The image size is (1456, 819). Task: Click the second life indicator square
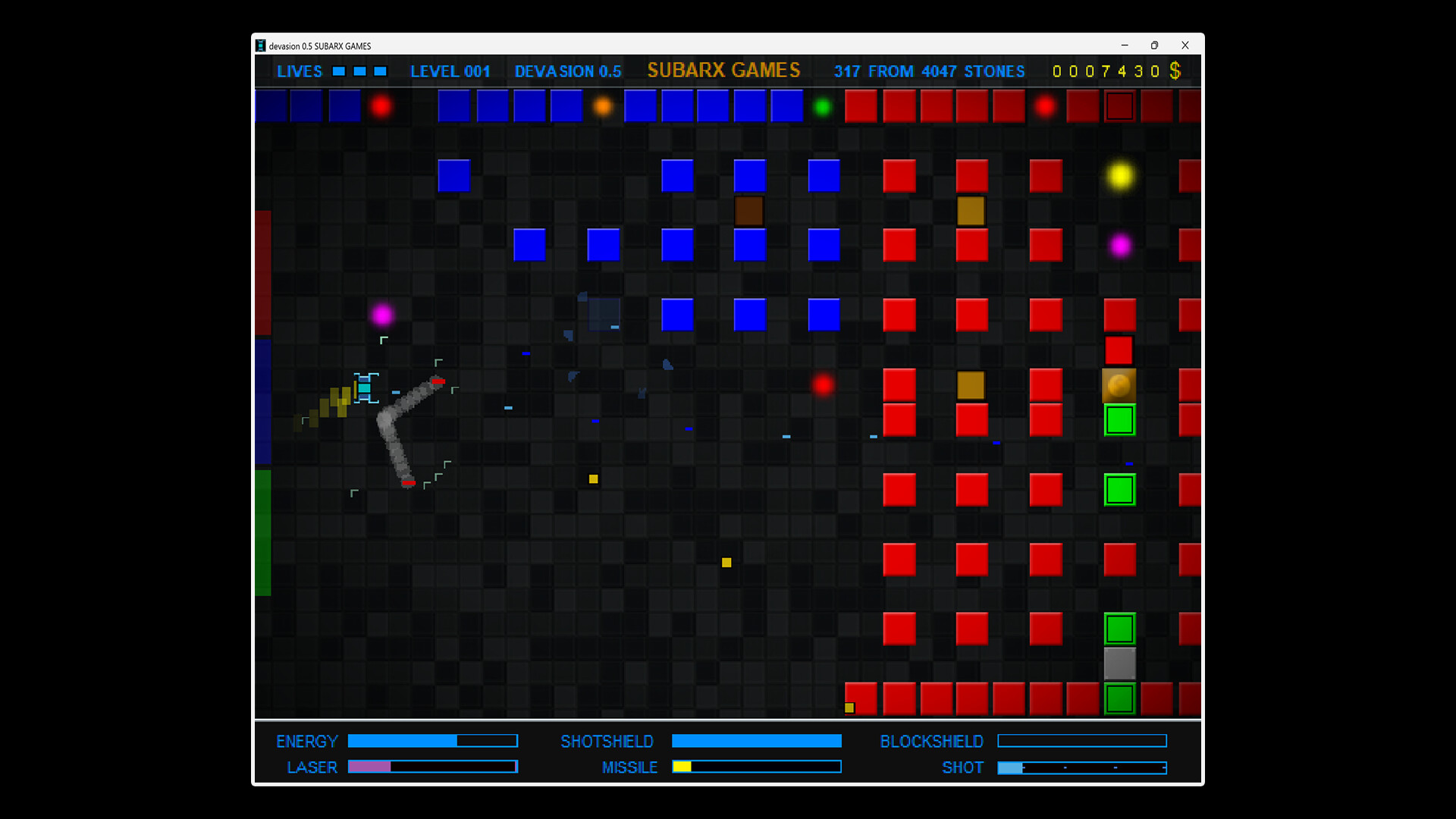[x=358, y=71]
